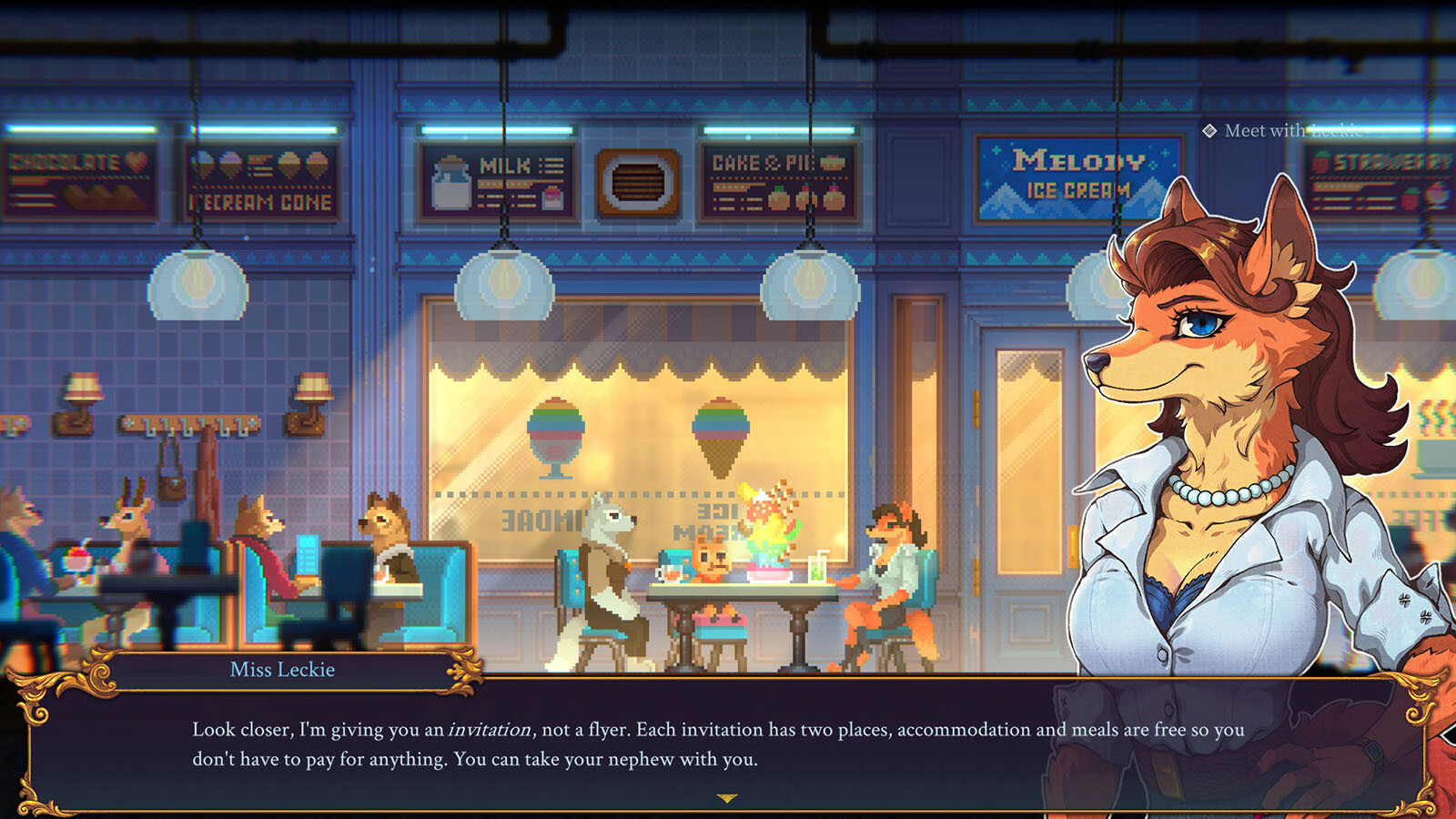Image resolution: width=1456 pixels, height=819 pixels.
Task: Click the dialogue text box
Action: point(637,742)
